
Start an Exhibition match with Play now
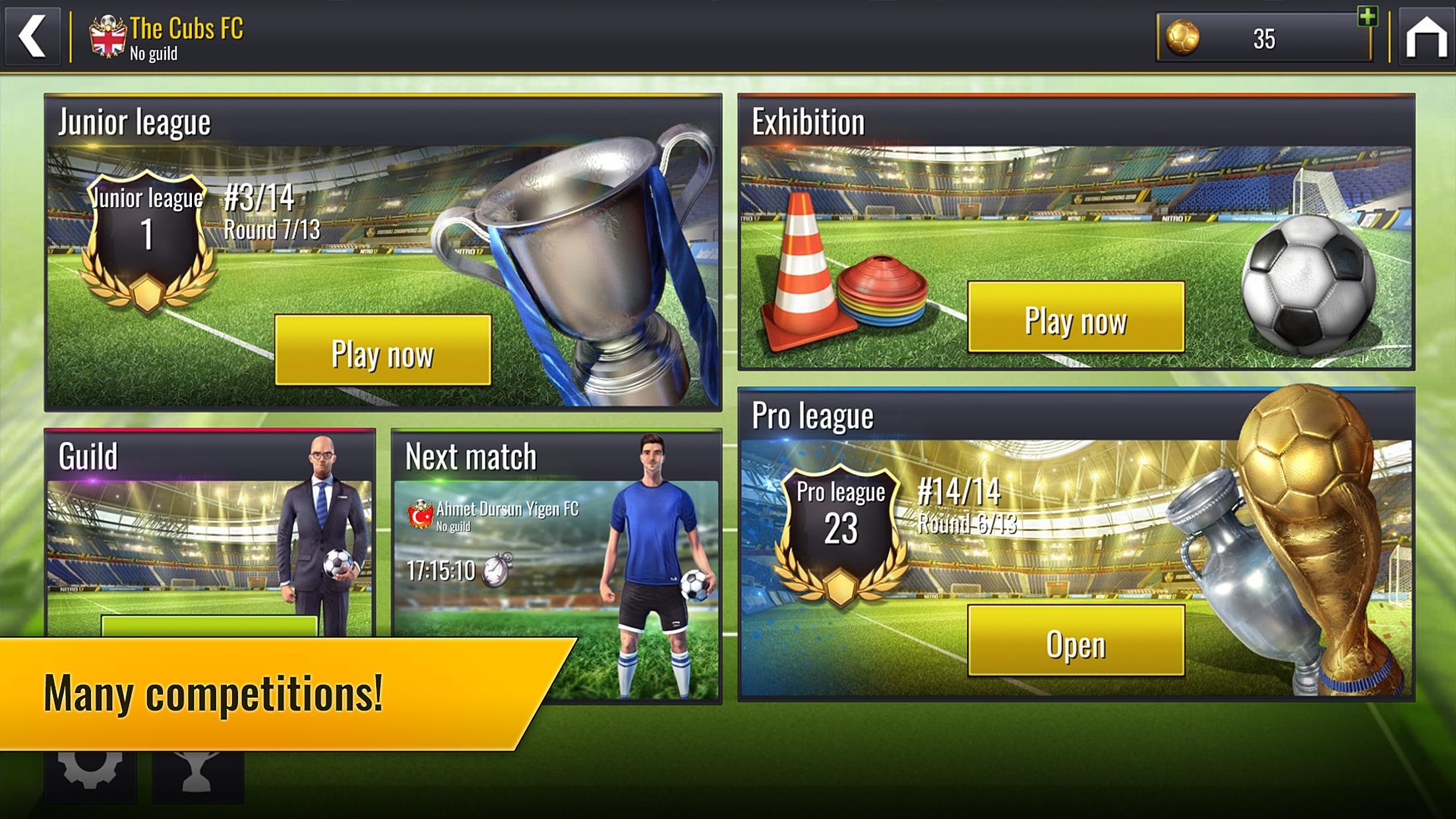click(x=1076, y=317)
